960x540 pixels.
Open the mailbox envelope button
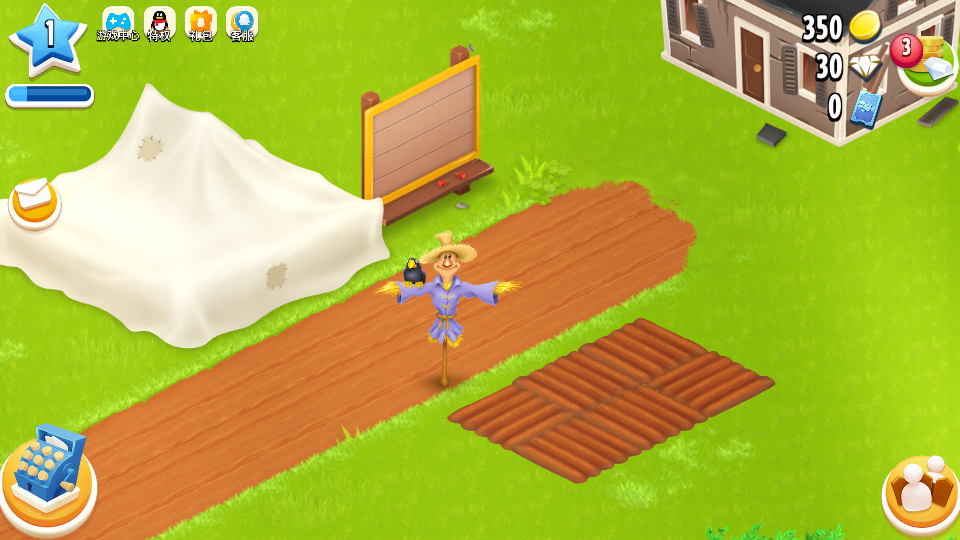click(x=35, y=200)
